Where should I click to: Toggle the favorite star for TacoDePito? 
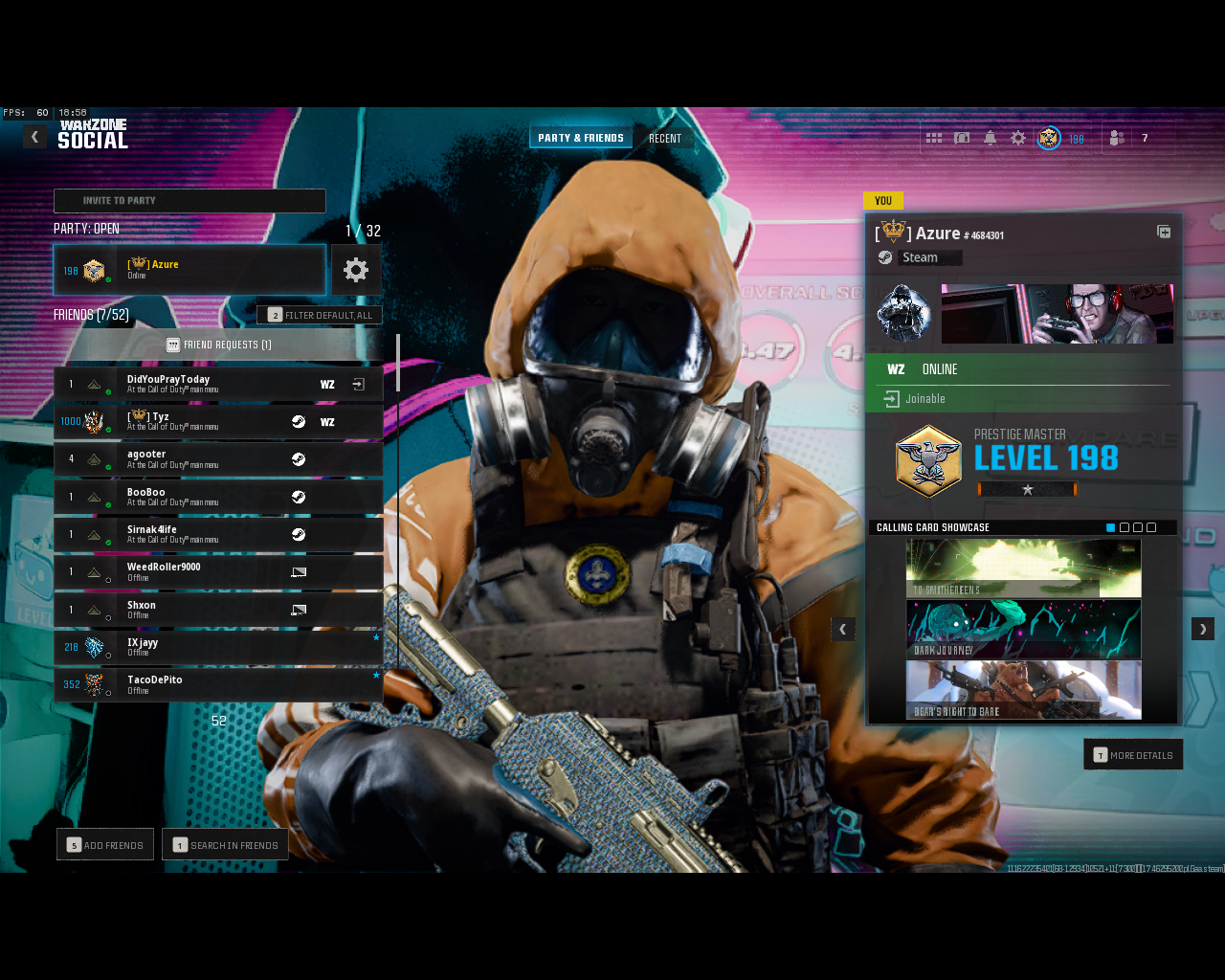point(376,675)
